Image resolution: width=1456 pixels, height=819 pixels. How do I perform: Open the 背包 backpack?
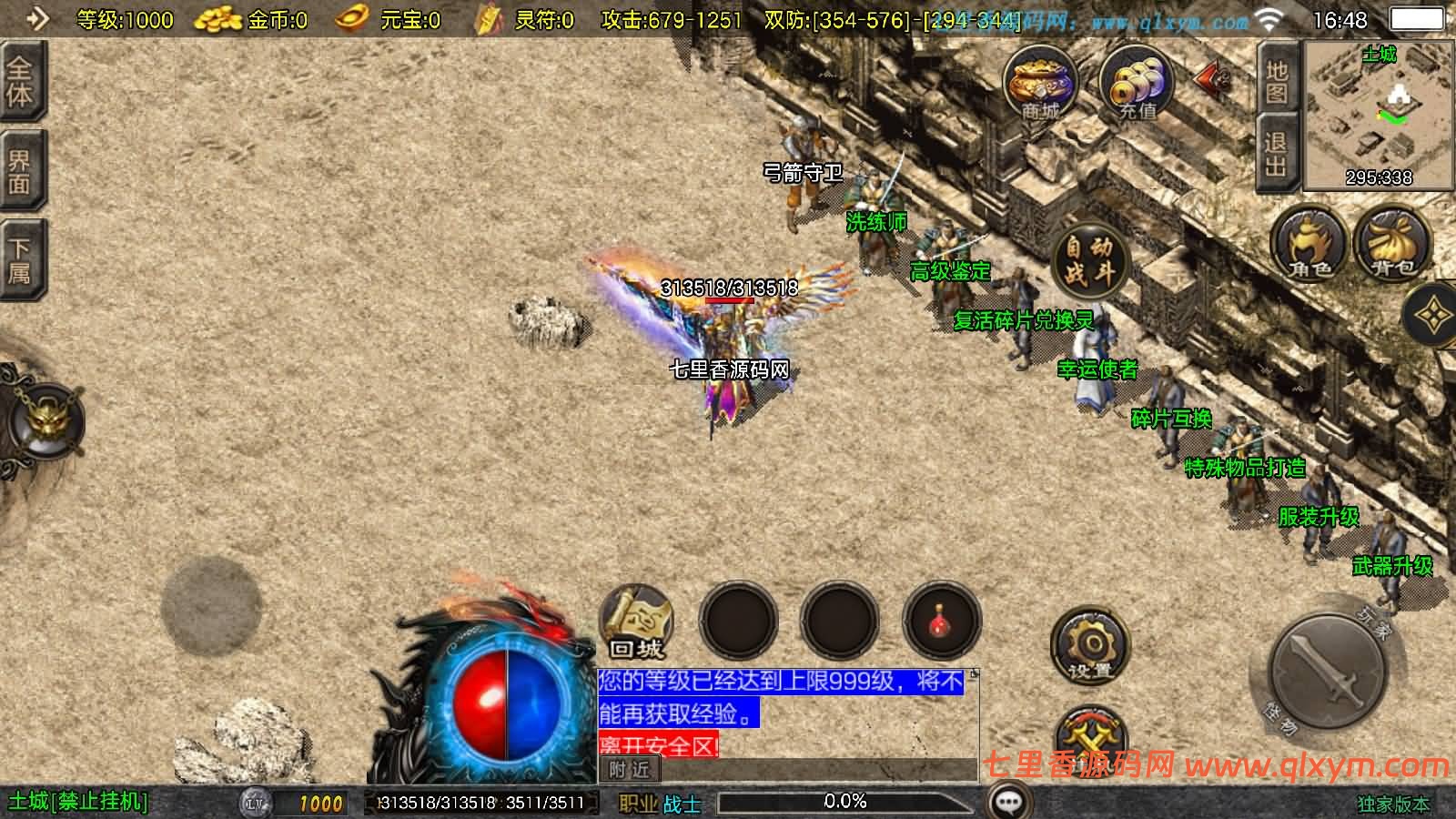(1392, 244)
